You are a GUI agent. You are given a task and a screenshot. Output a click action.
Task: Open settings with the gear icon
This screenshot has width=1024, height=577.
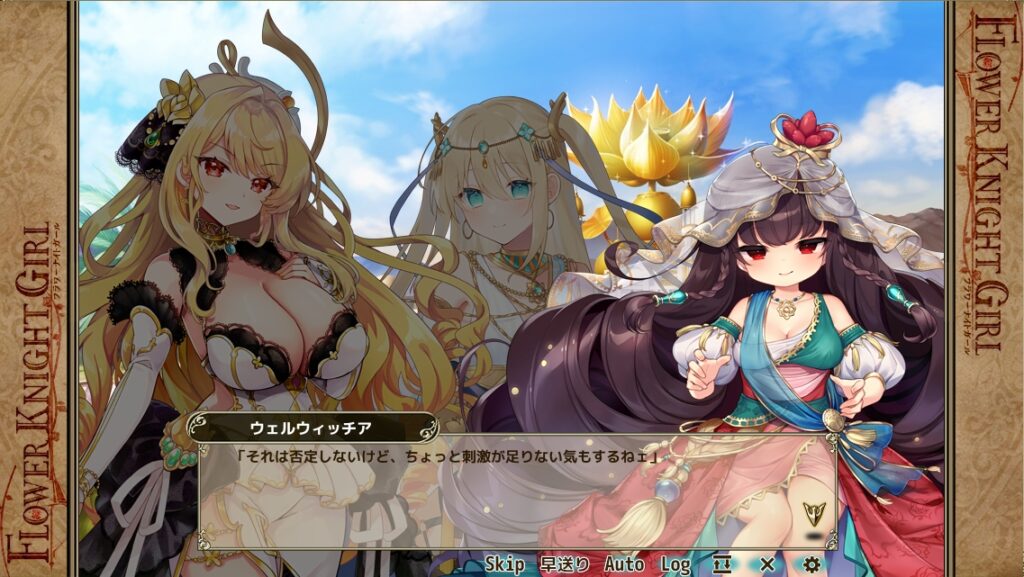pos(811,565)
